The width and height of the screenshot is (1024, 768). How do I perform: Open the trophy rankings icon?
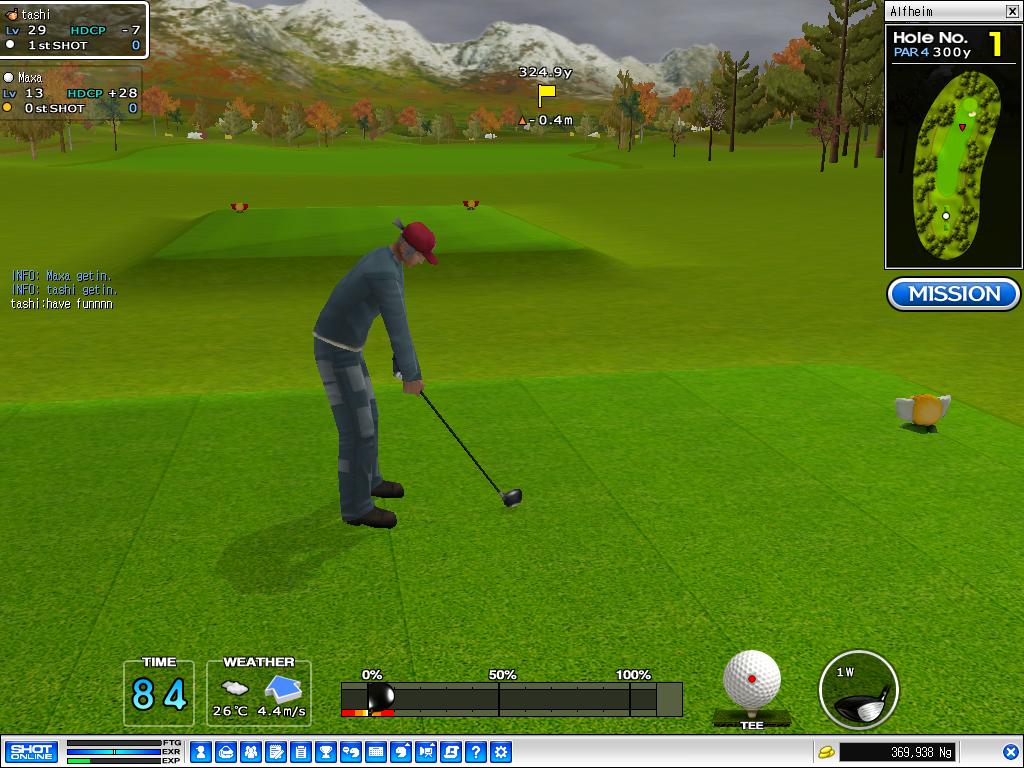[x=326, y=752]
